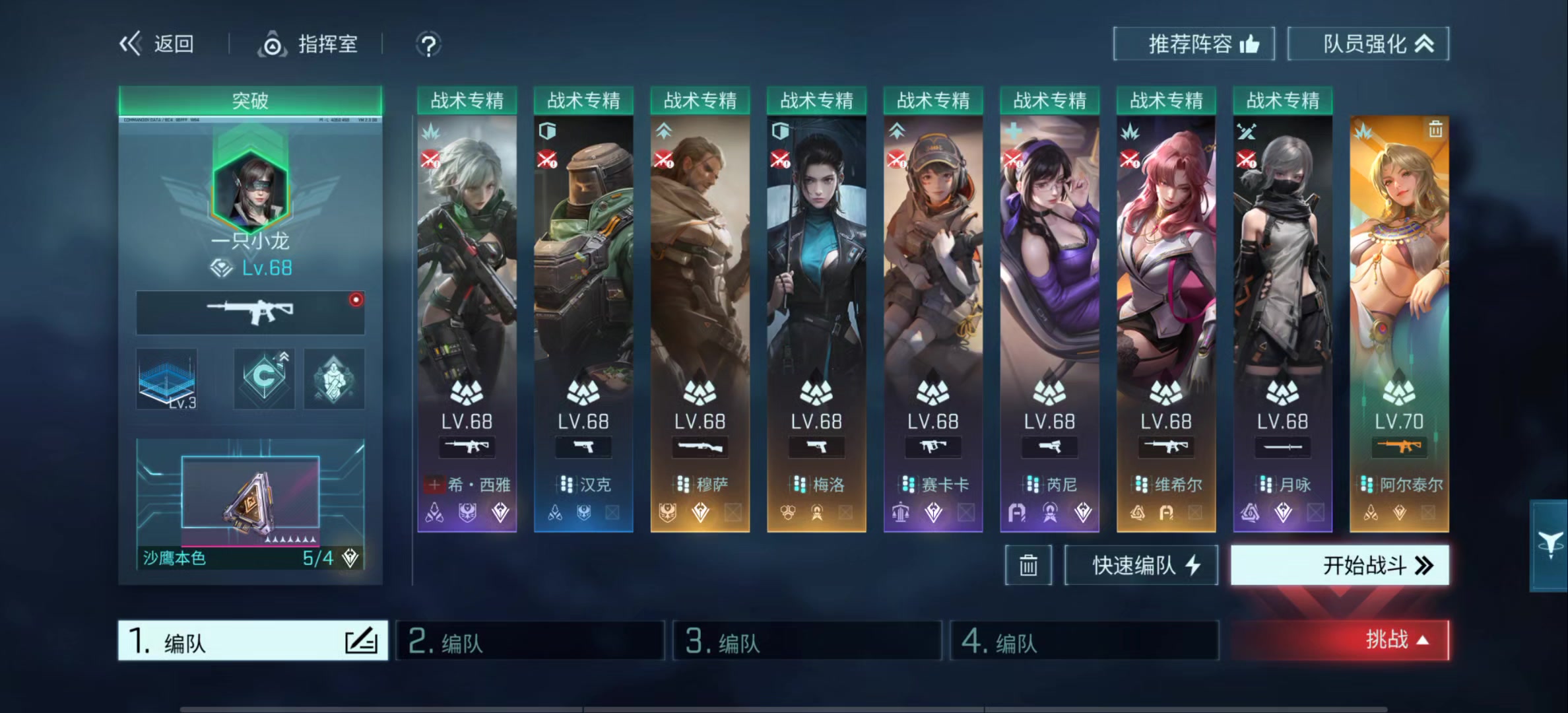This screenshot has width=1568, height=713.
Task: Open the C-badge skill icon with upgrade arrows
Action: 264,378
